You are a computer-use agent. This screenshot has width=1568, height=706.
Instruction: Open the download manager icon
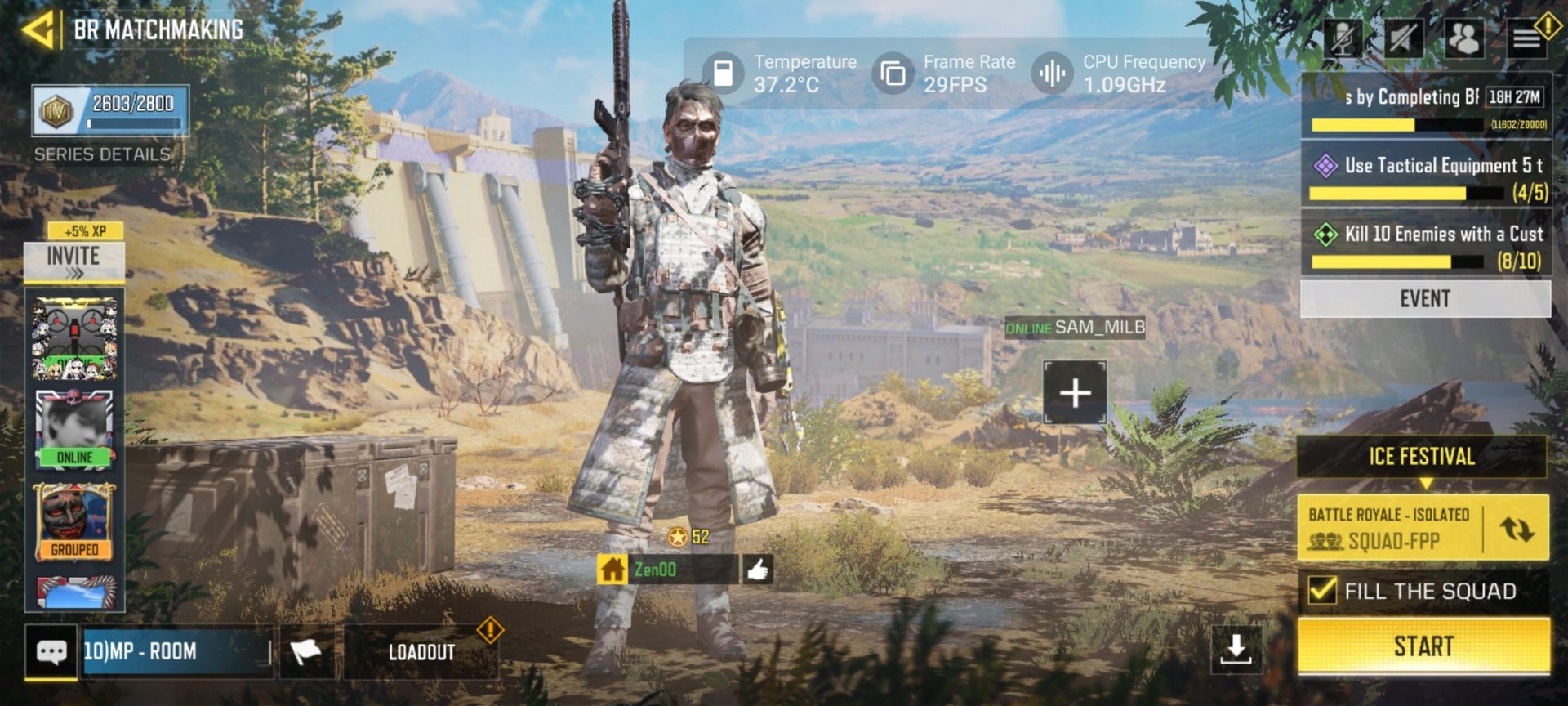click(1236, 649)
